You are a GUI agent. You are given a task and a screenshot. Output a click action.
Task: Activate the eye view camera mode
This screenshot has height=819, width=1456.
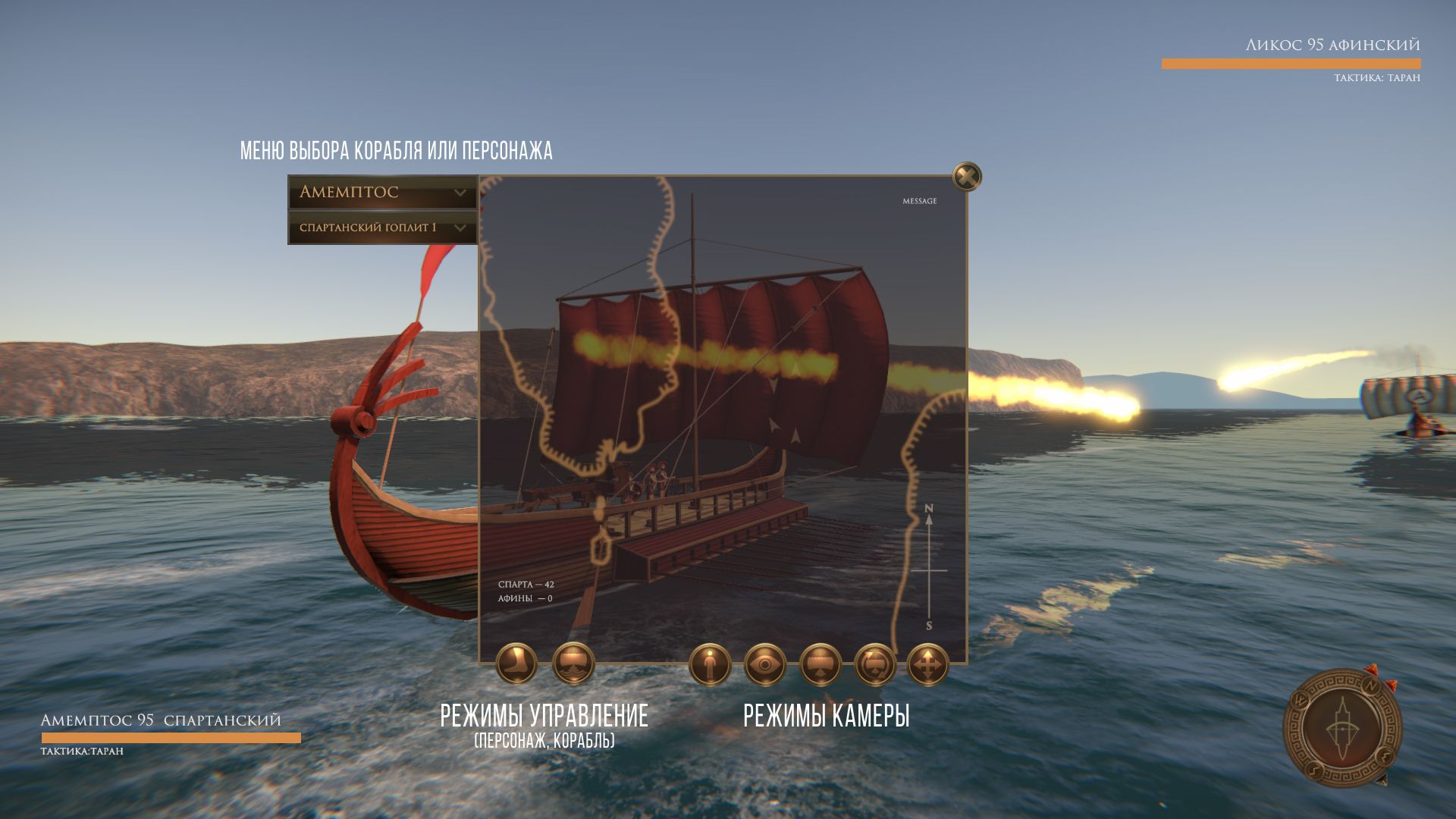[764, 665]
